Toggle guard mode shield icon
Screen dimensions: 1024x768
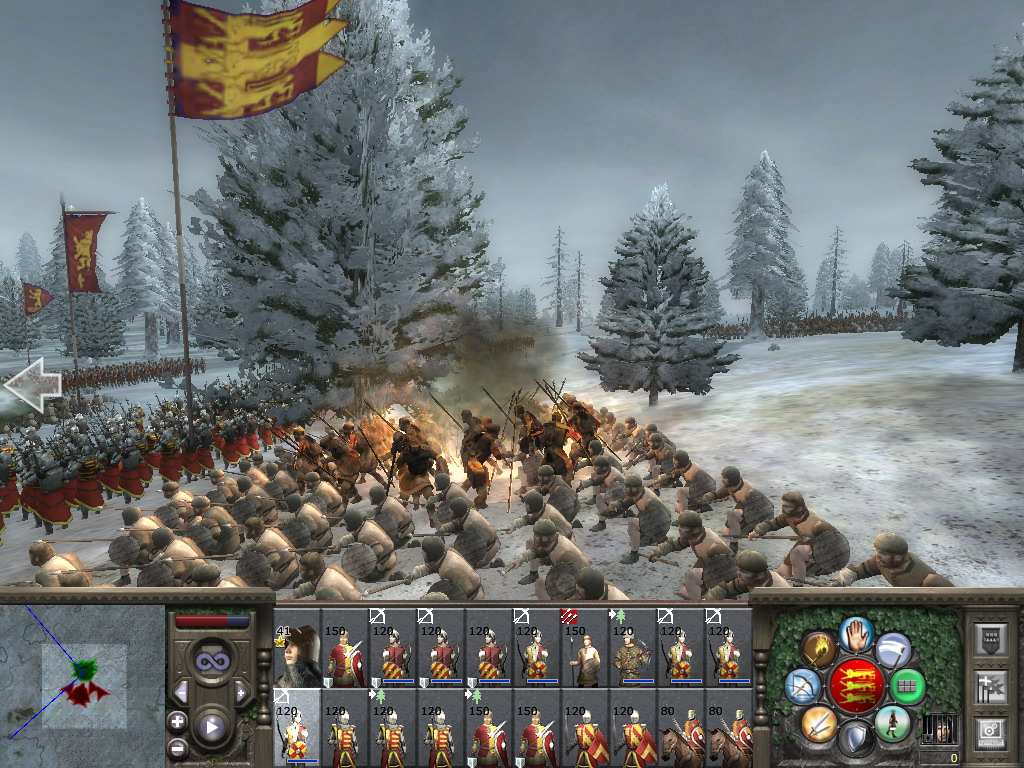[856, 739]
